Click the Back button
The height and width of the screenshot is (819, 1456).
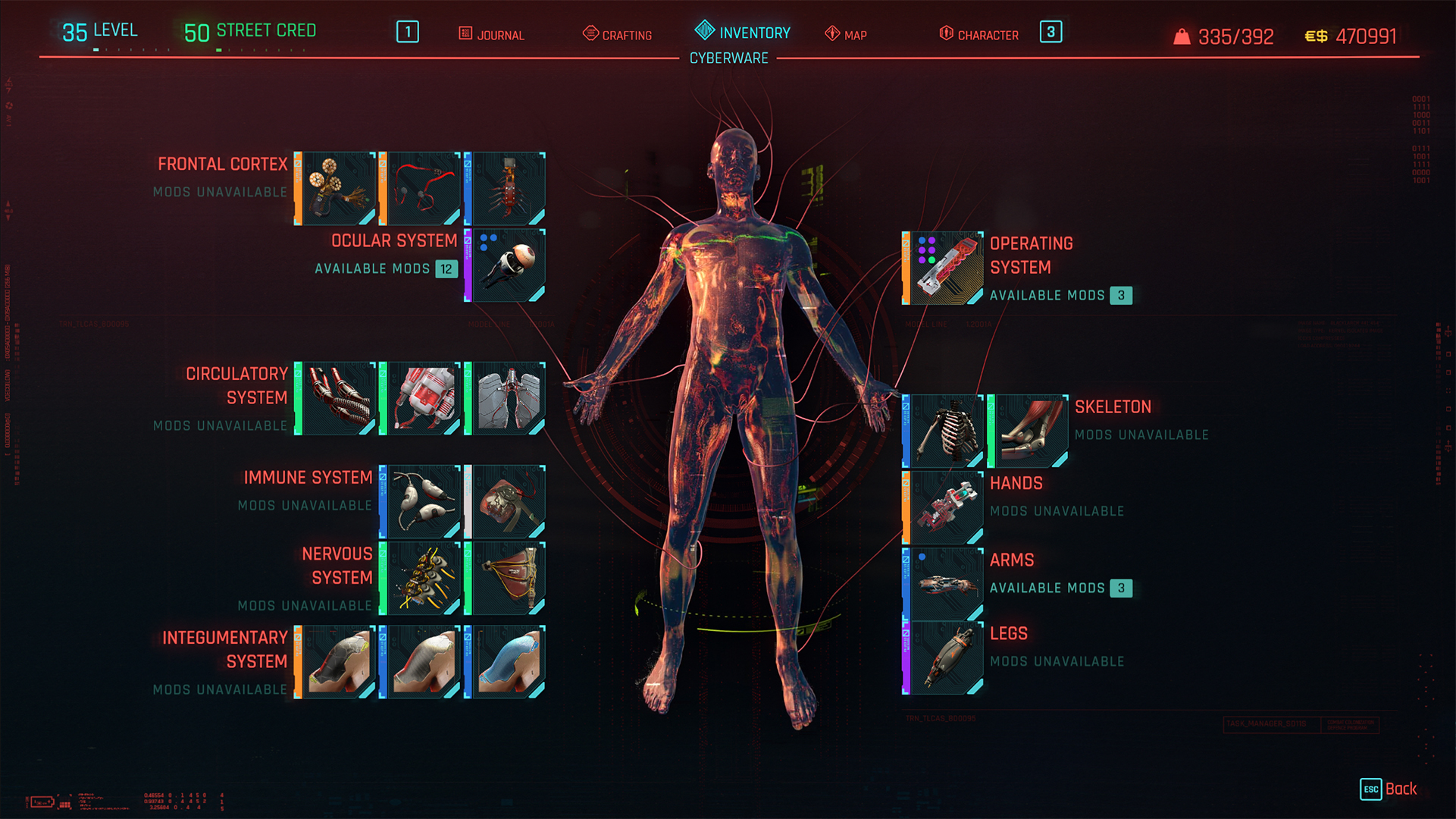click(x=1389, y=789)
